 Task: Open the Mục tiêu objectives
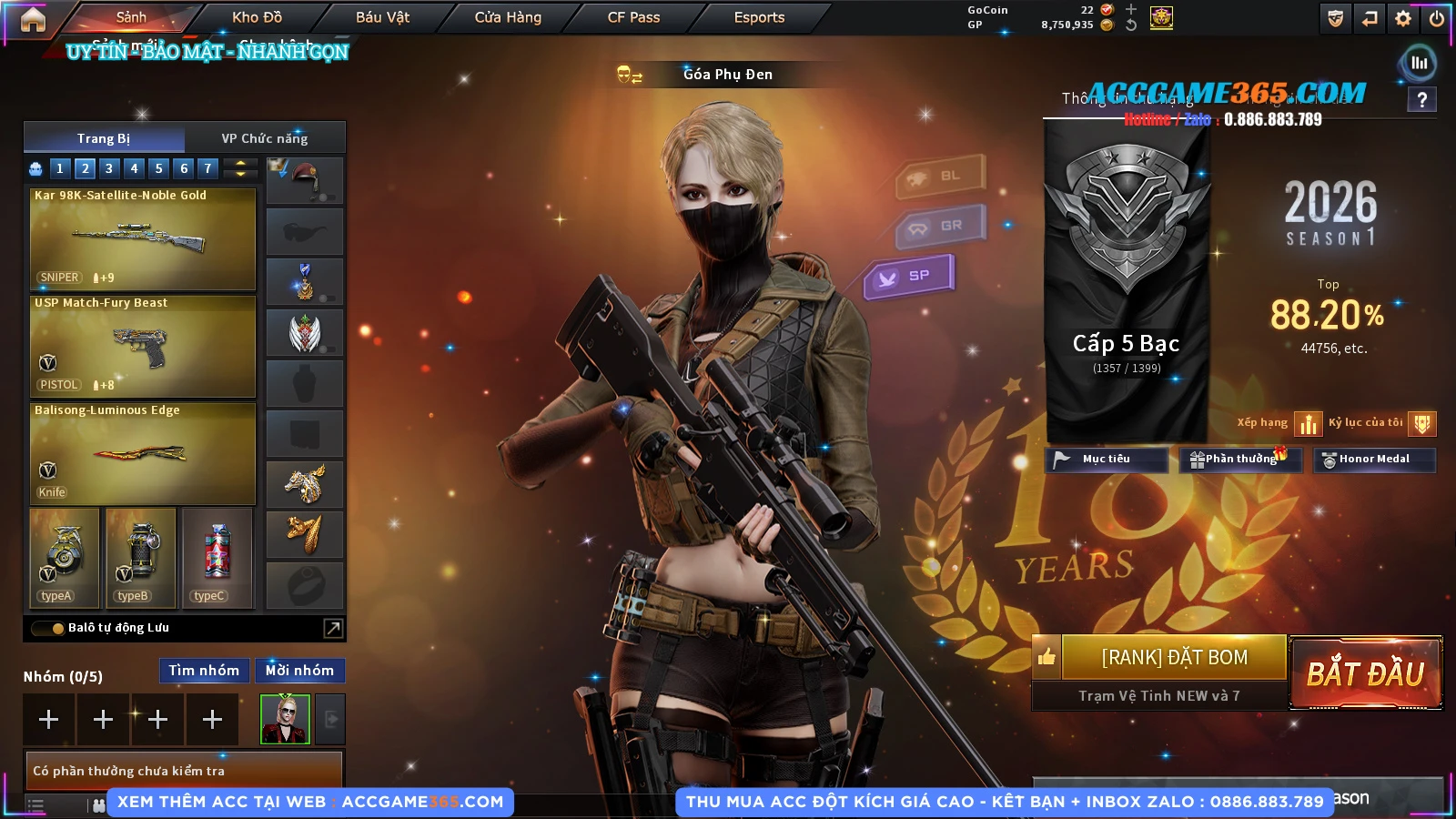coord(1106,460)
